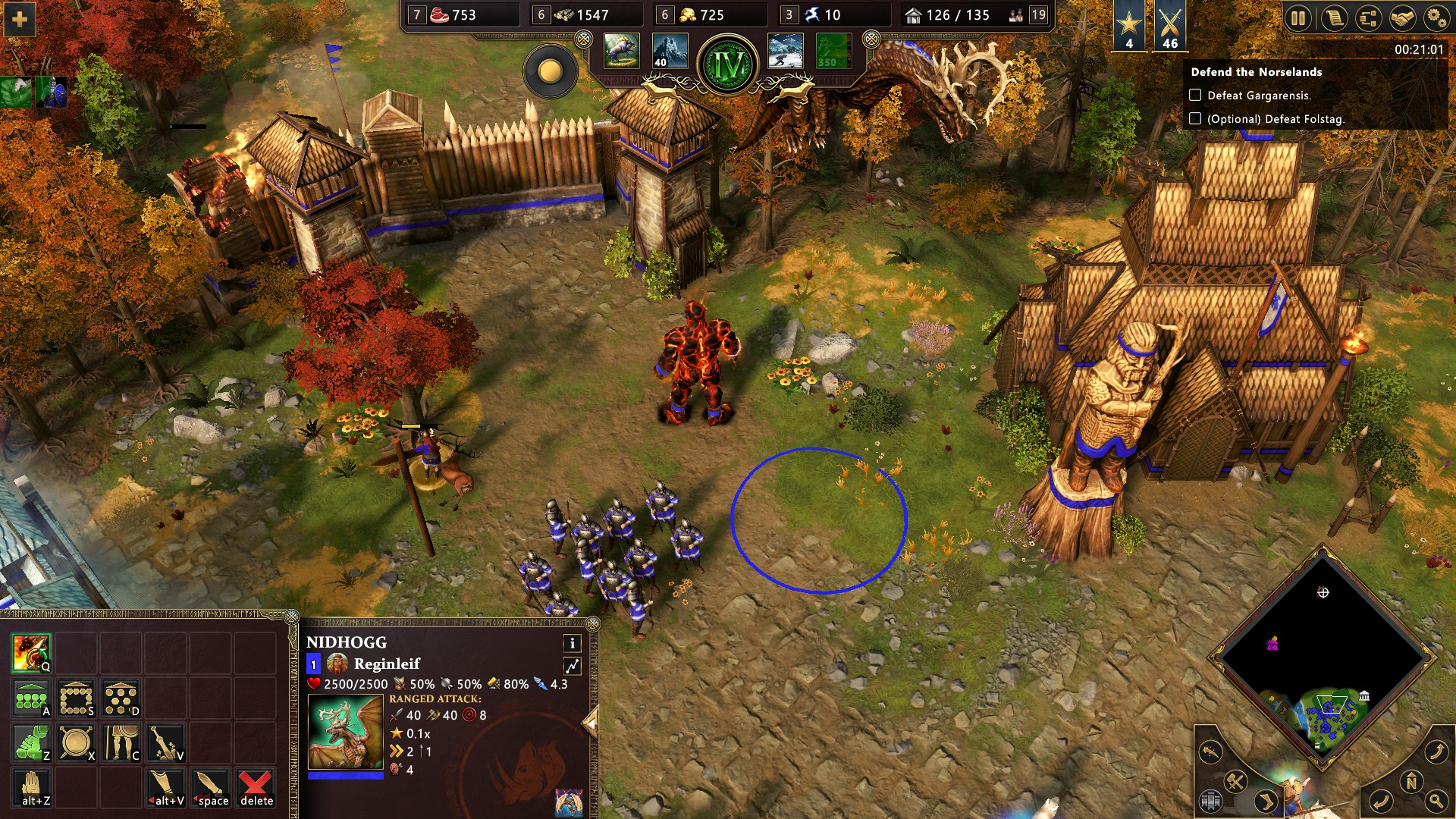Select the green fist aggressive stance
This screenshot has width=1456, height=819.
[x=31, y=742]
